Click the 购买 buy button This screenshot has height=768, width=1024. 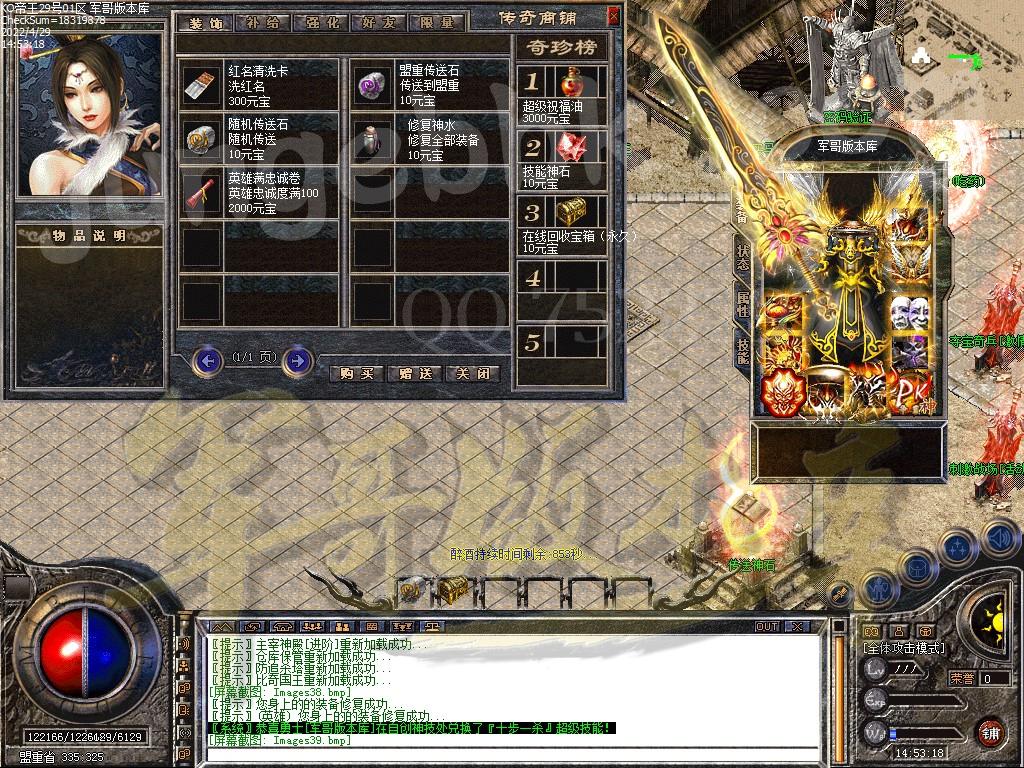[356, 373]
